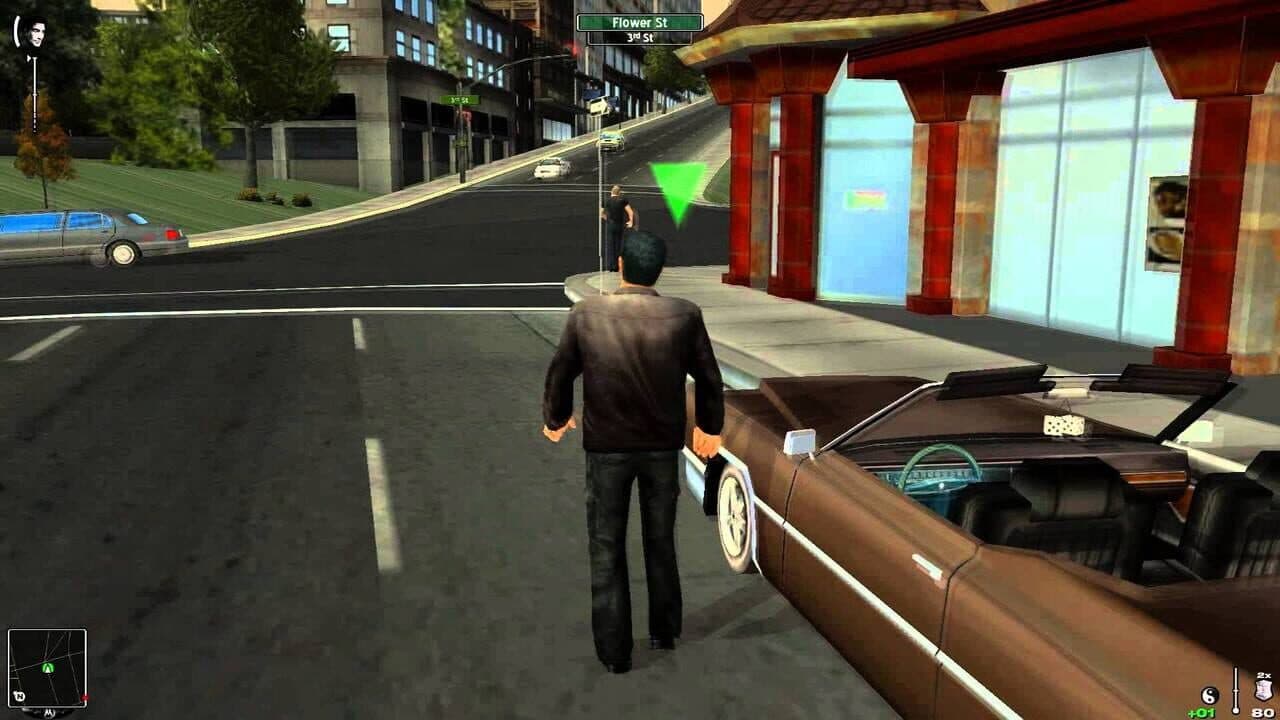Click the 2x multiplier above the badge
Viewport: 1280px width, 720px height.
[1263, 676]
